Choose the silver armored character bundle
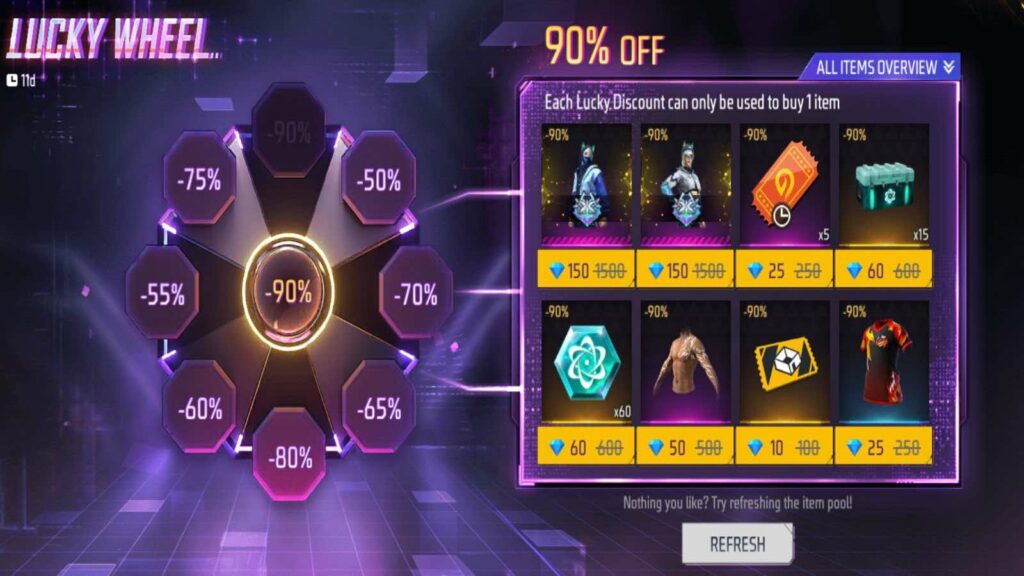 click(x=684, y=186)
